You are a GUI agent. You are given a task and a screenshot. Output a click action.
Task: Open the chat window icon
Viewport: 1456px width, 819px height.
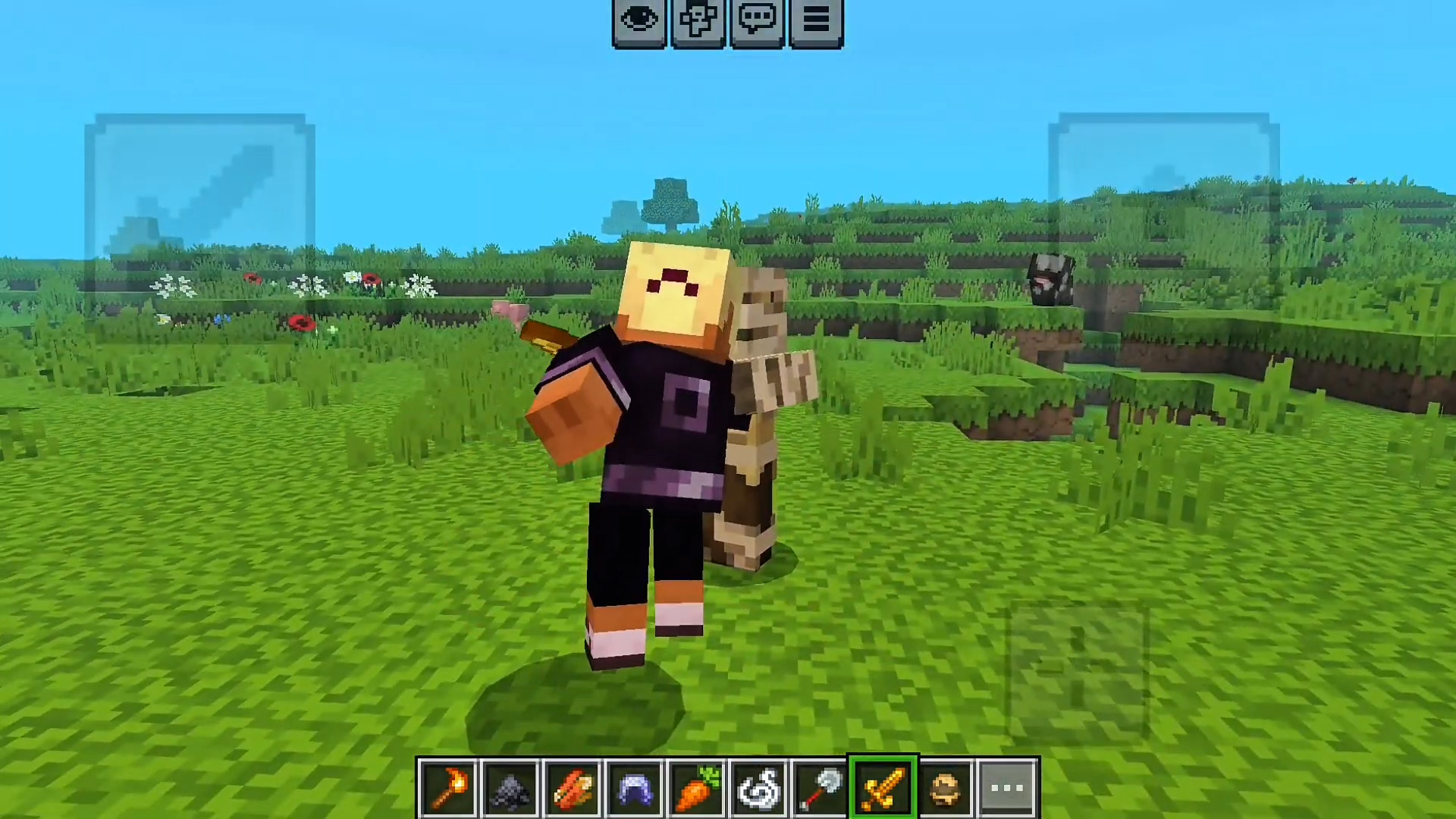click(x=758, y=19)
